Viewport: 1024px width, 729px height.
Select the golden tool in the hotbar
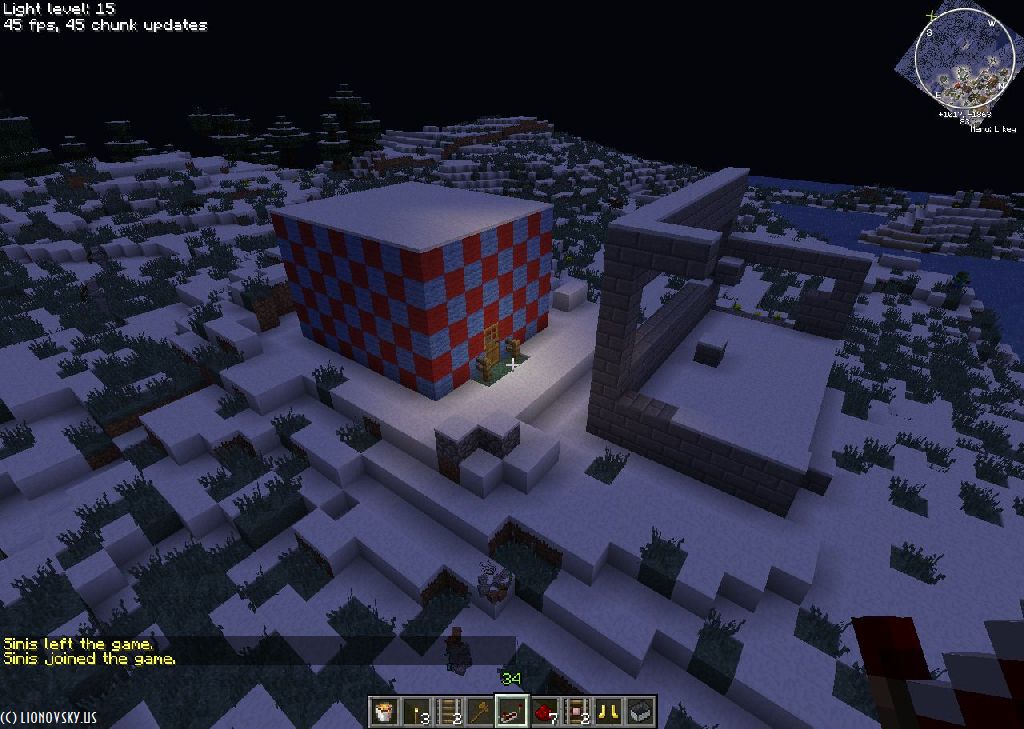point(479,711)
